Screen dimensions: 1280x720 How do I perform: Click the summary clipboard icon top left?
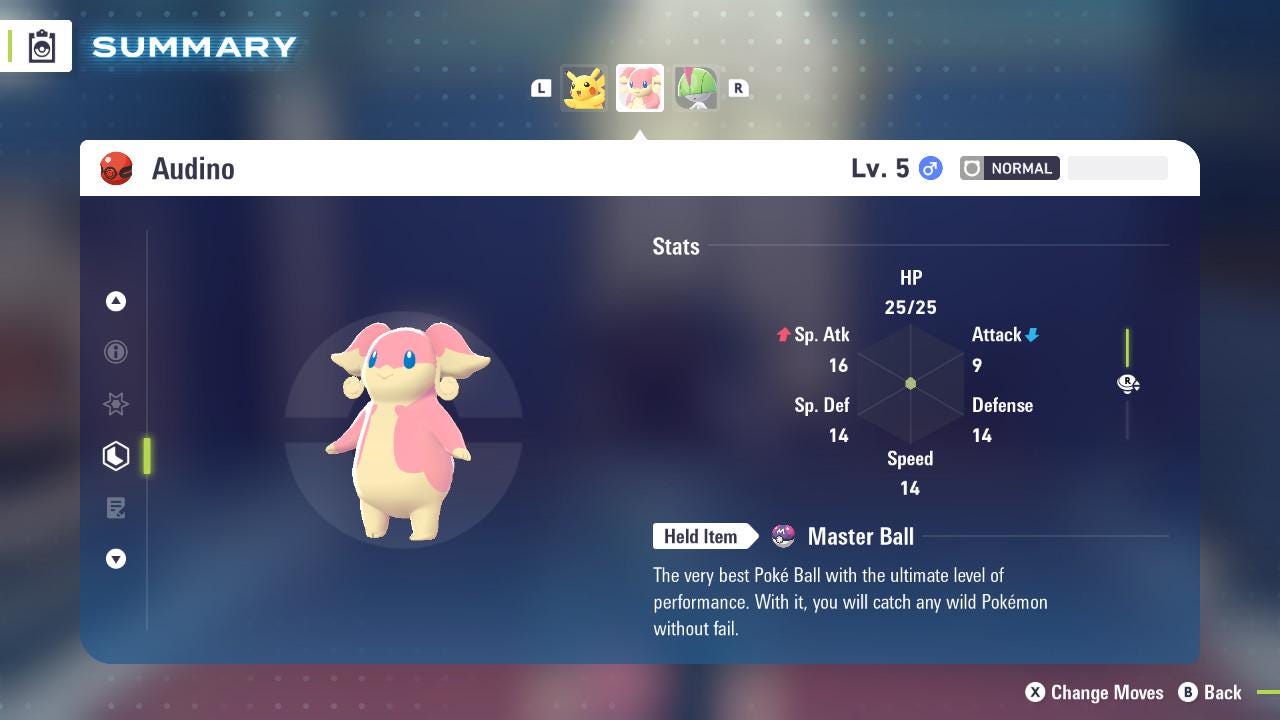click(x=42, y=45)
